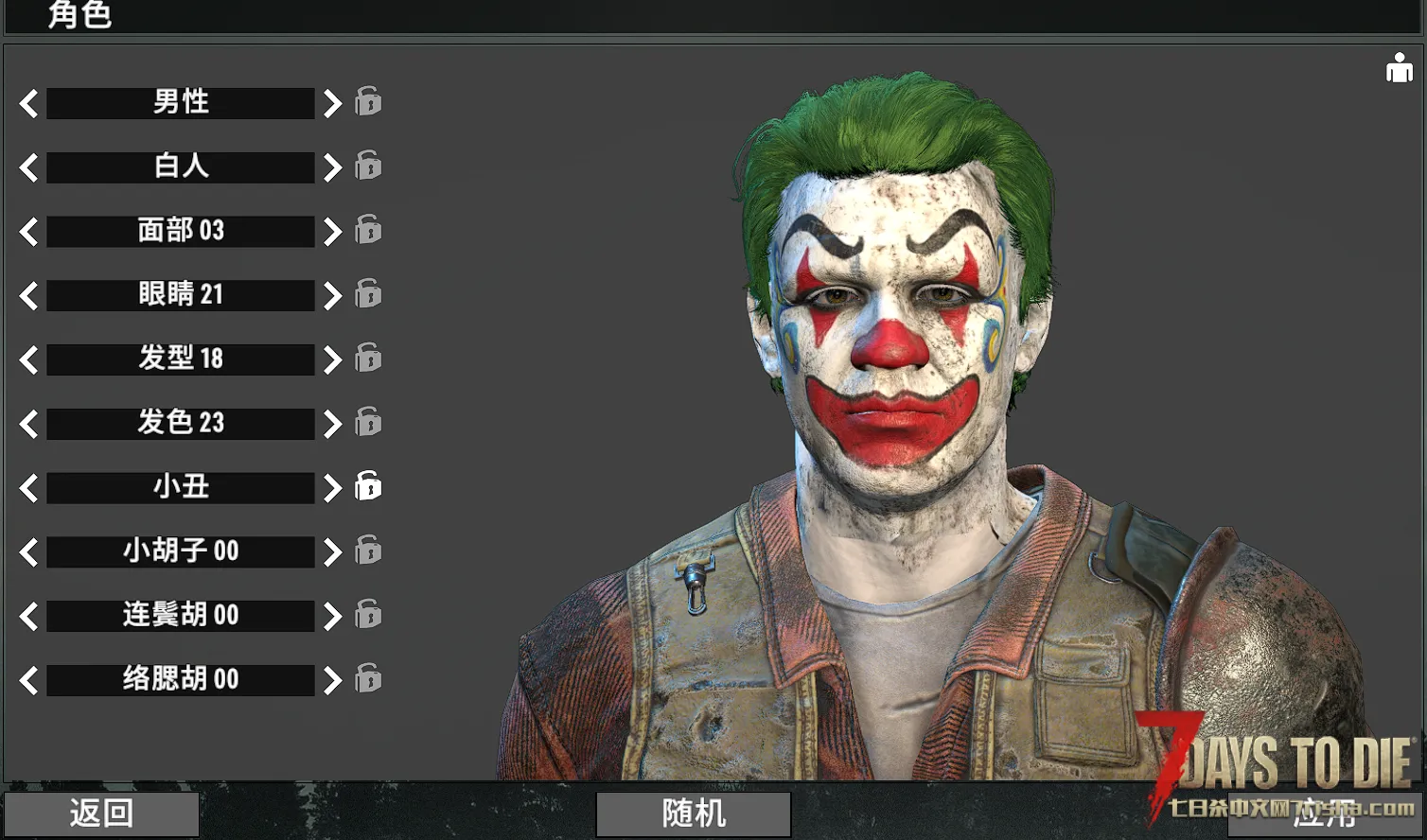
Task: Select next mustache after 小胡子 00
Action: point(331,551)
